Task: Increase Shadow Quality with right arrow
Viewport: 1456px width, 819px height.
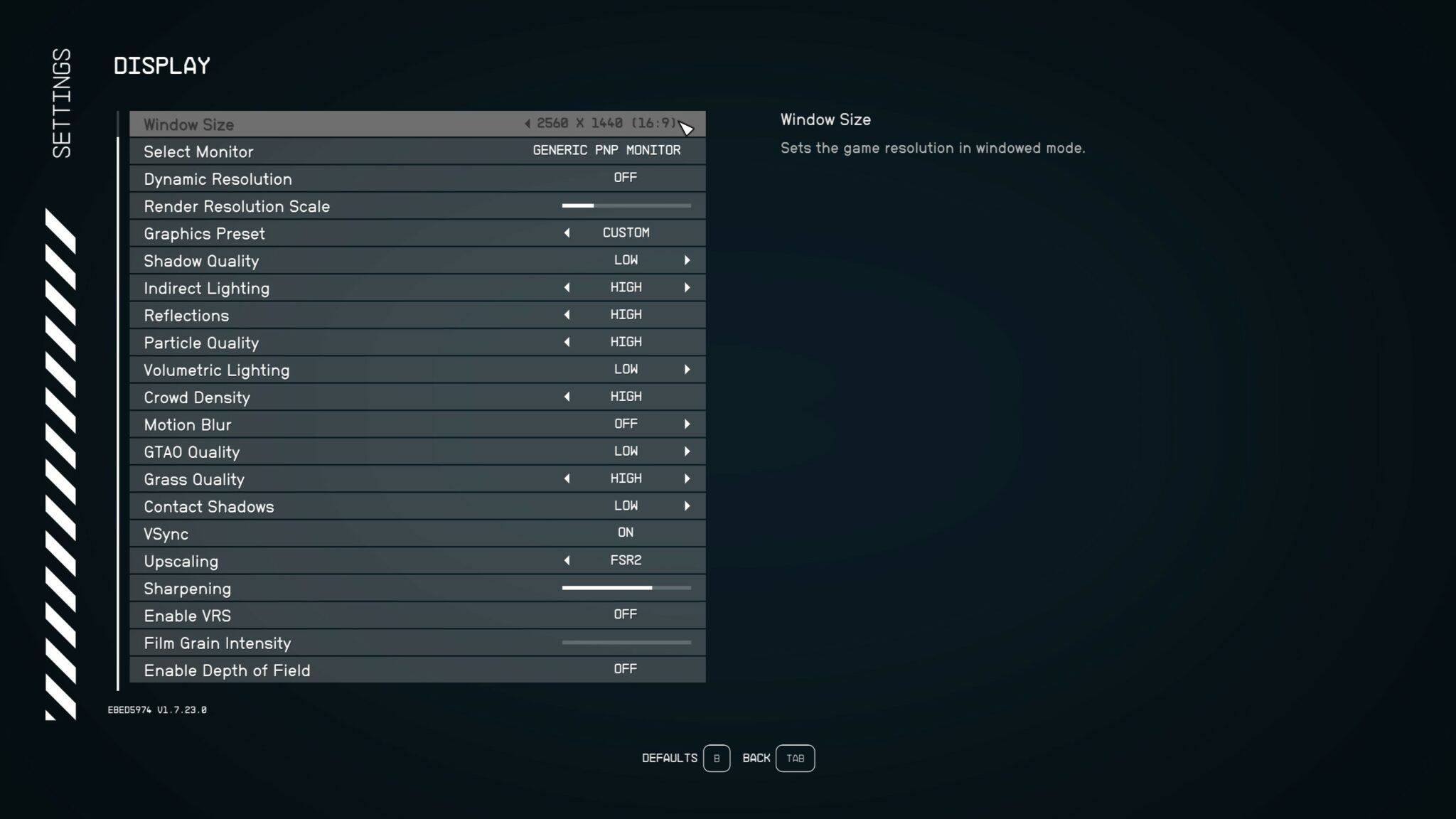Action: coord(687,260)
